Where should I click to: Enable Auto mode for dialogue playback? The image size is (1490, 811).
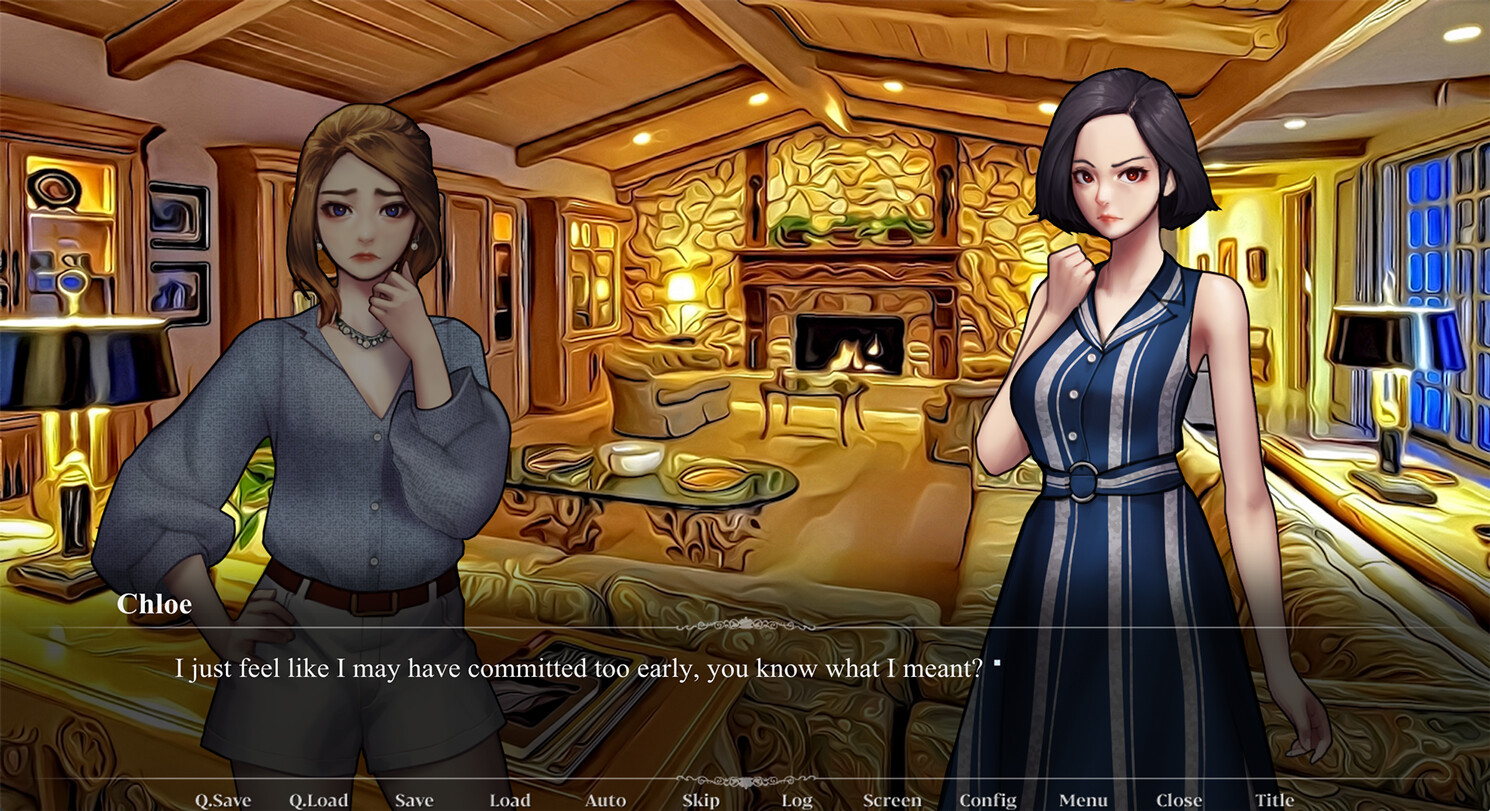pos(605,799)
